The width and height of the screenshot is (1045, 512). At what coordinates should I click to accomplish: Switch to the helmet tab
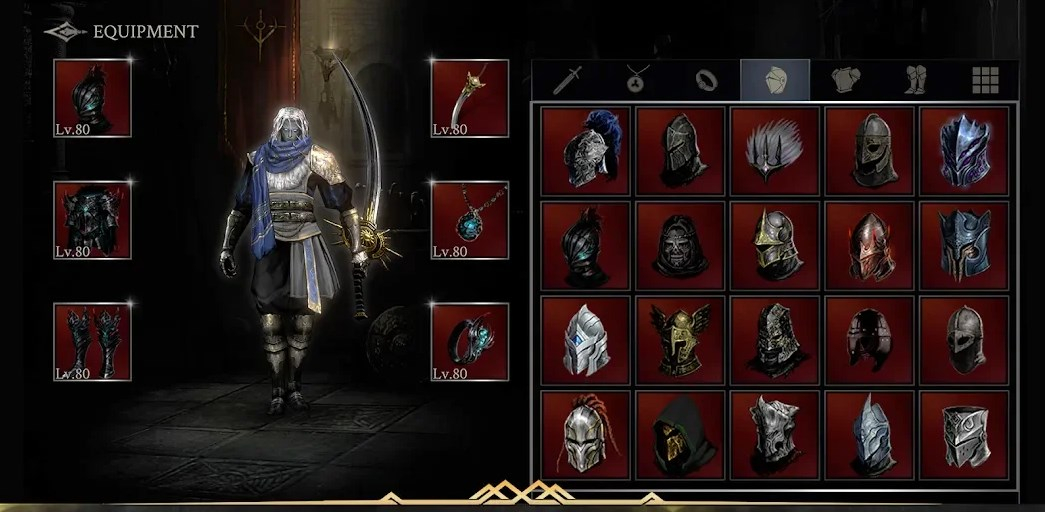[x=775, y=80]
